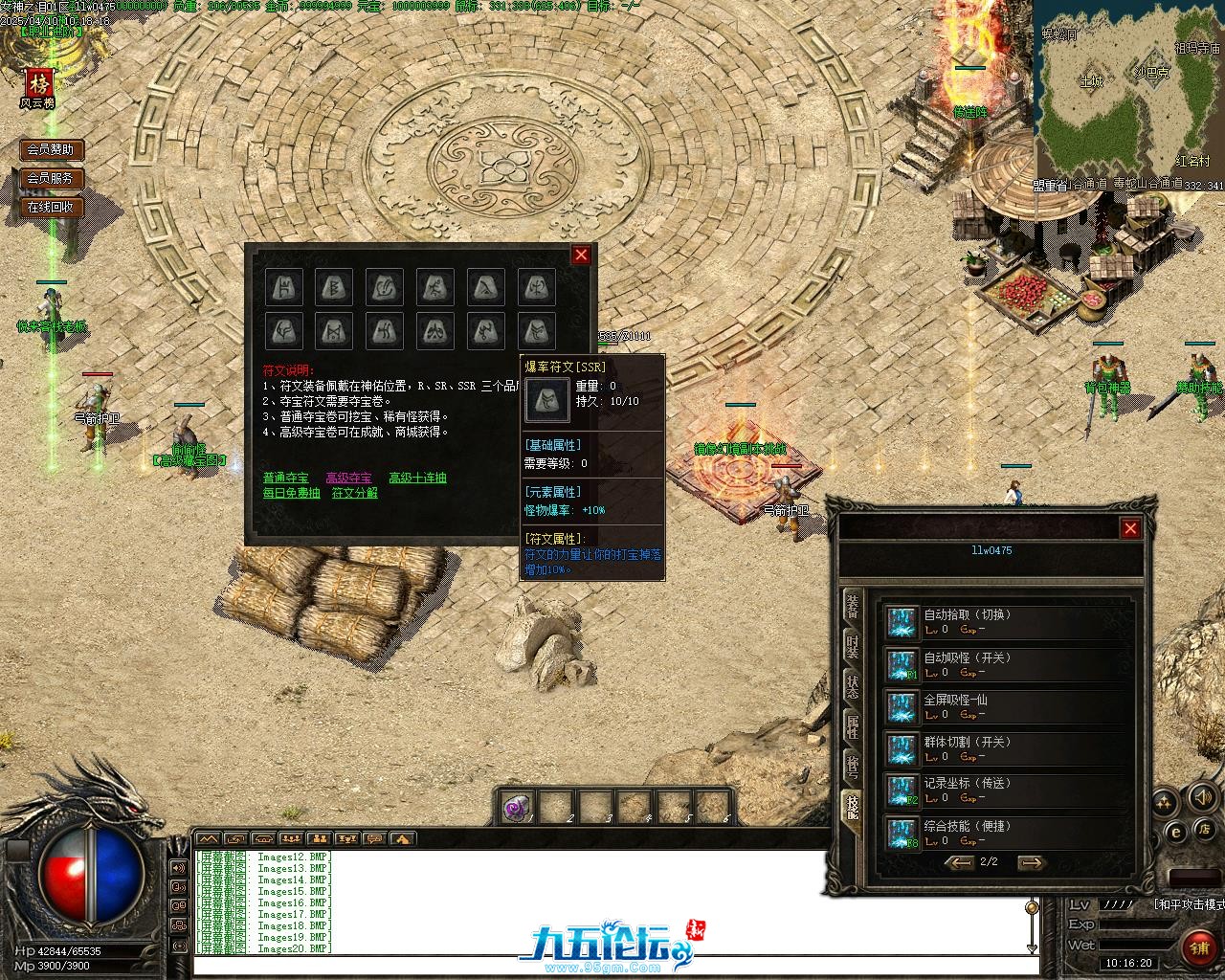1225x980 pixels.
Task: Select 高级夺宝 advanced treasure draw
Action: point(348,478)
